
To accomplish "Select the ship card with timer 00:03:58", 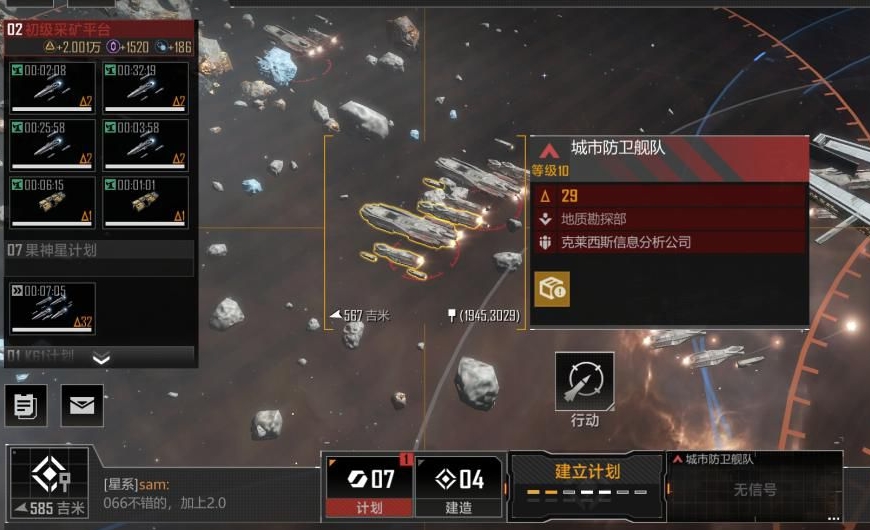I will pyautogui.click(x=146, y=144).
